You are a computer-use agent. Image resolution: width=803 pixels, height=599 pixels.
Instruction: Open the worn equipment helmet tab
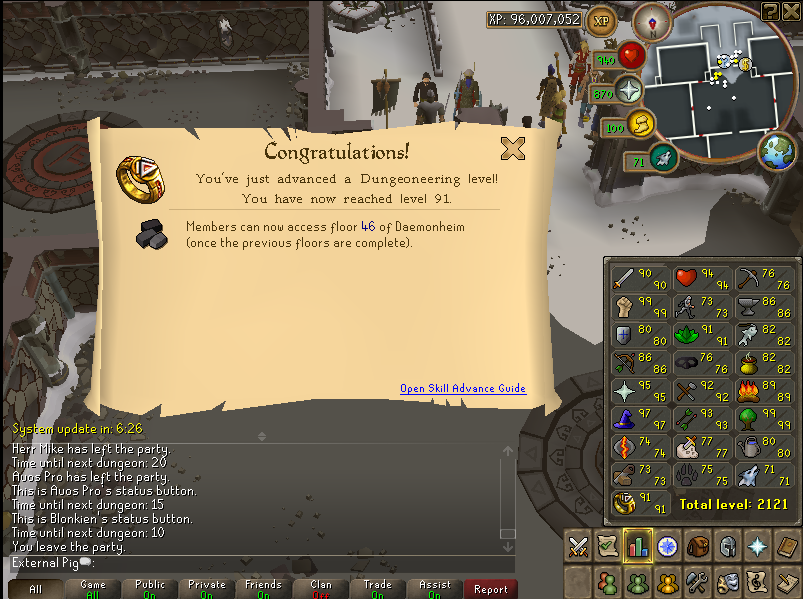[728, 546]
